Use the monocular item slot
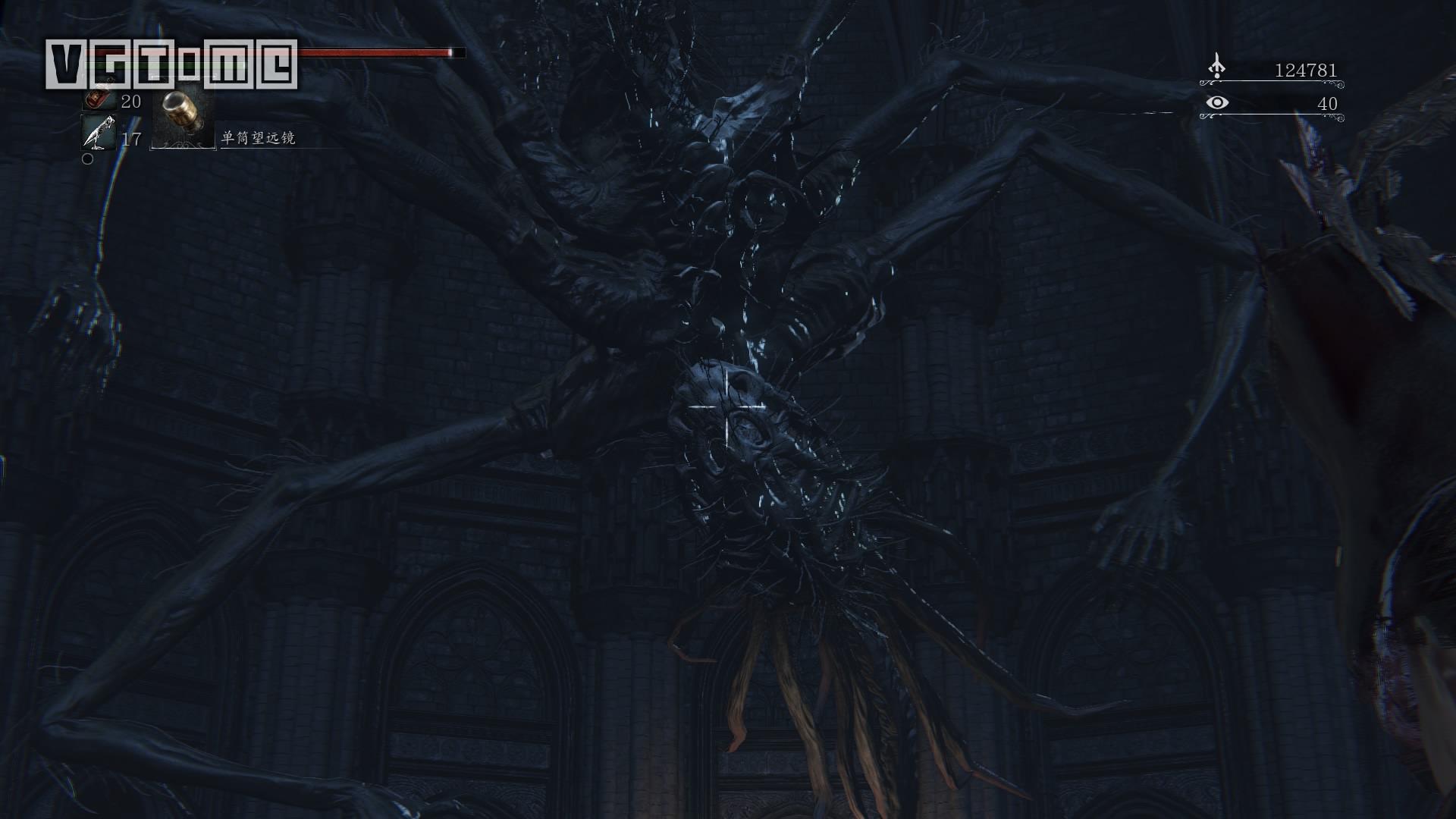Viewport: 1456px width, 819px height. (x=183, y=115)
